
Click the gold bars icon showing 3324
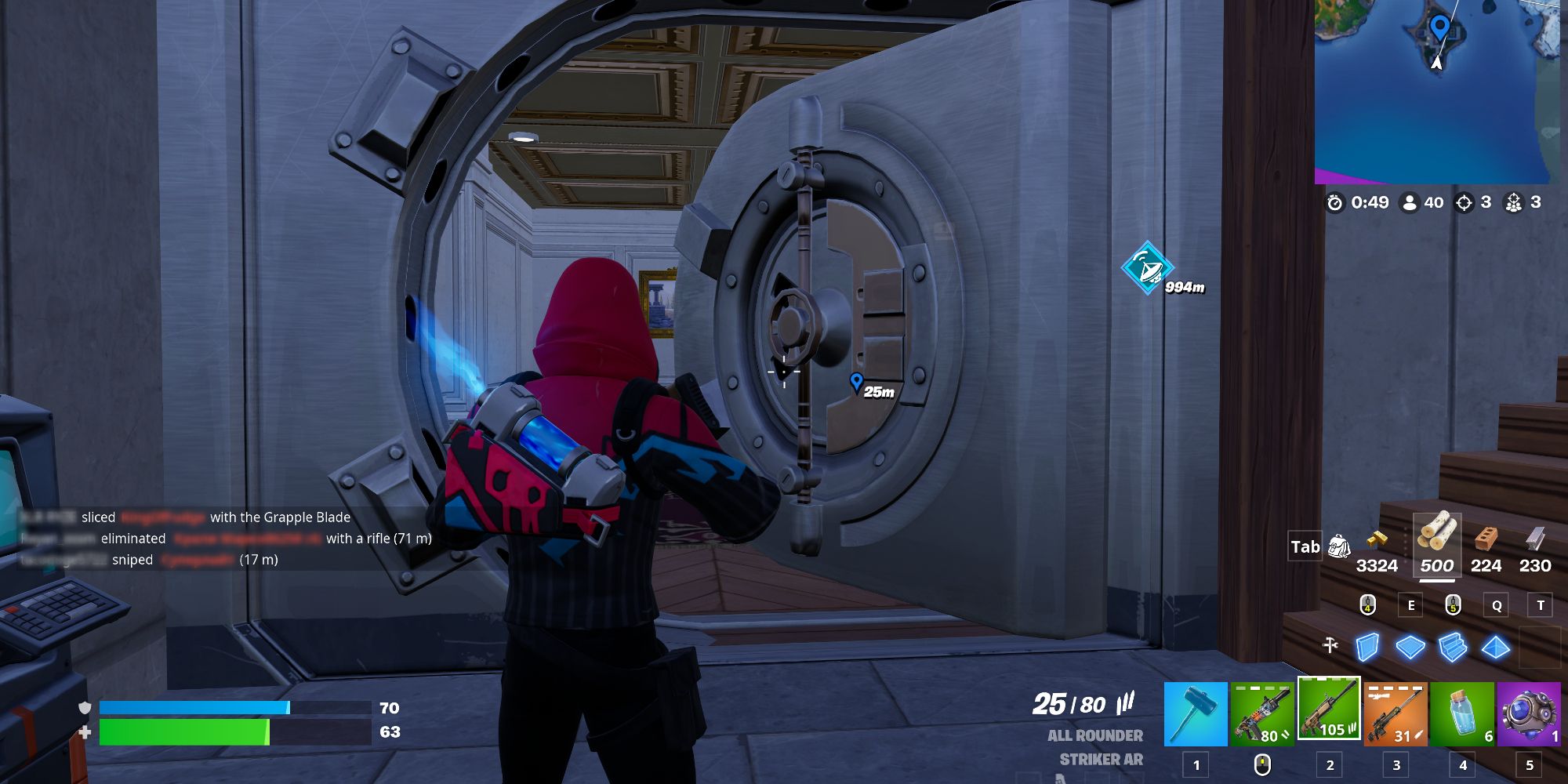(1377, 539)
